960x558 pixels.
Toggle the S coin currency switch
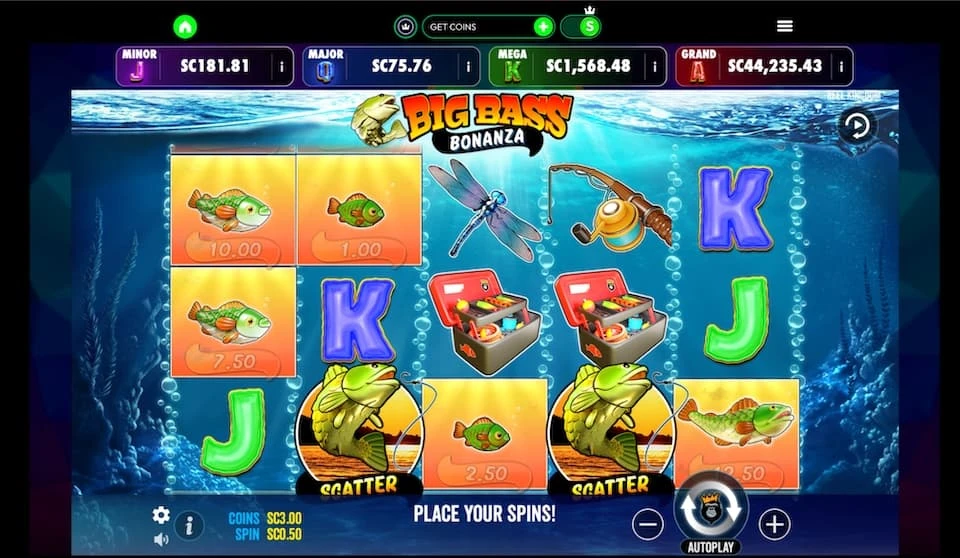coord(581,27)
